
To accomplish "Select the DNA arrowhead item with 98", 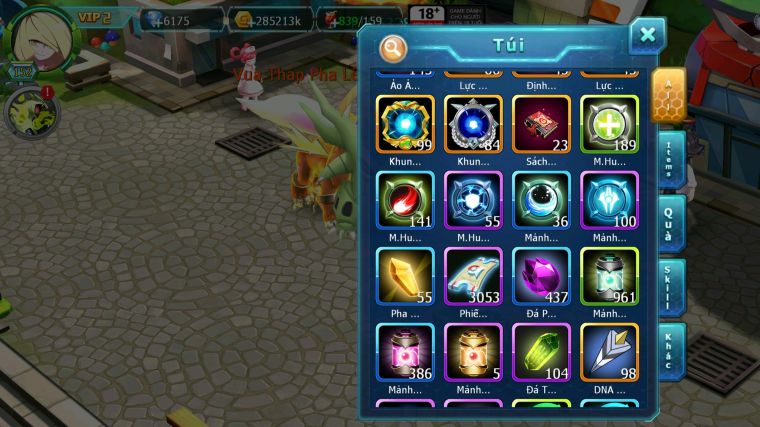I will coord(609,352).
